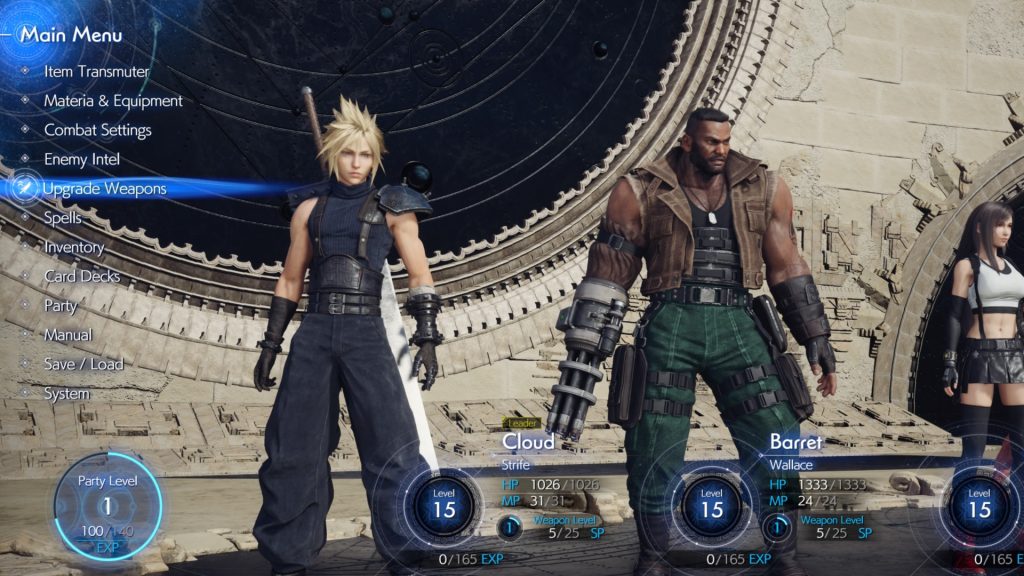1024x576 pixels.
Task: Open the Manual
Action: tap(68, 335)
